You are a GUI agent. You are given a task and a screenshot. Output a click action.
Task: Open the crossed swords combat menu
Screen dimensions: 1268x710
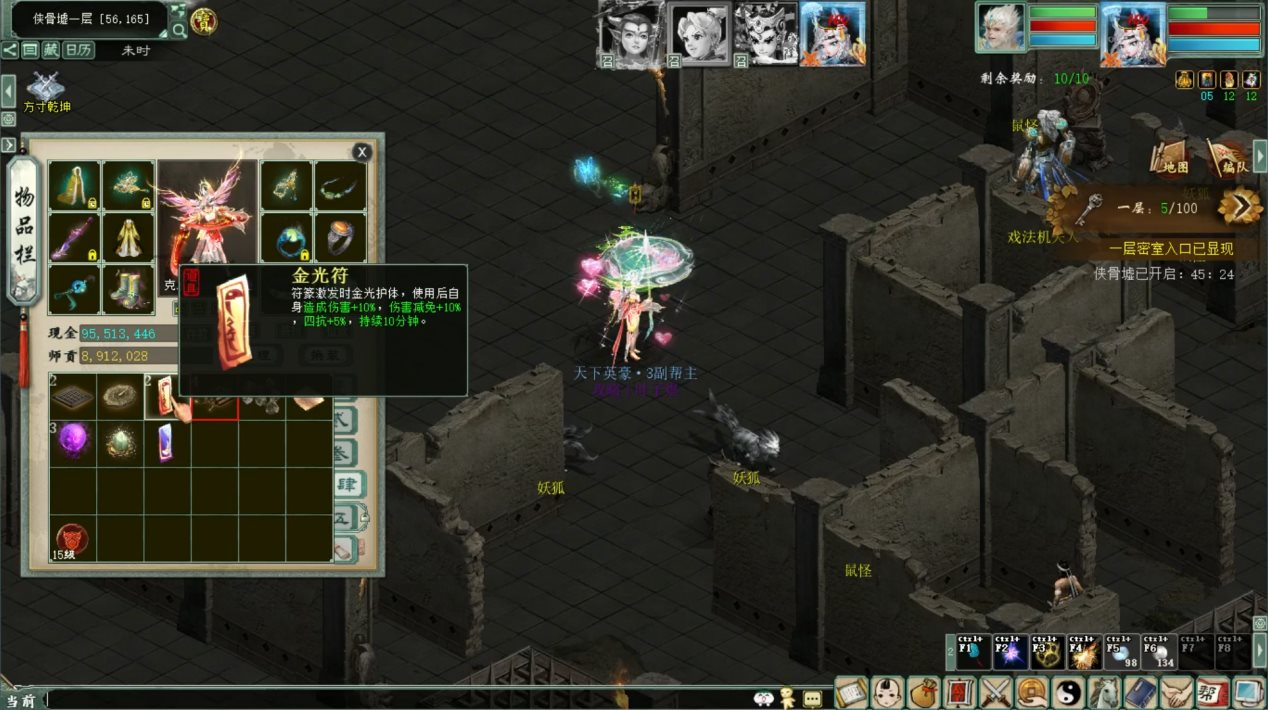996,692
